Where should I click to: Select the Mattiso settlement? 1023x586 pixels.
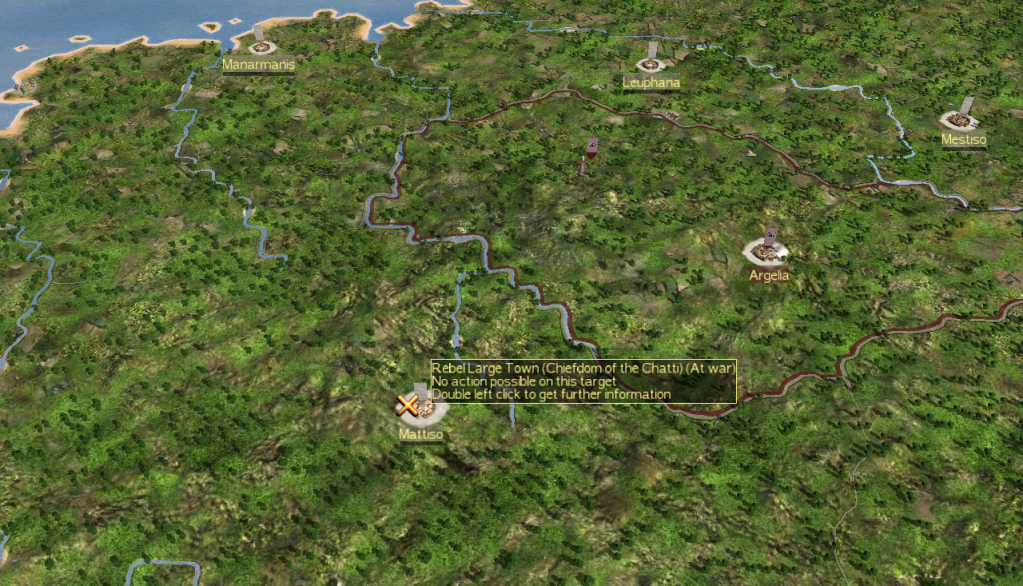tap(422, 409)
